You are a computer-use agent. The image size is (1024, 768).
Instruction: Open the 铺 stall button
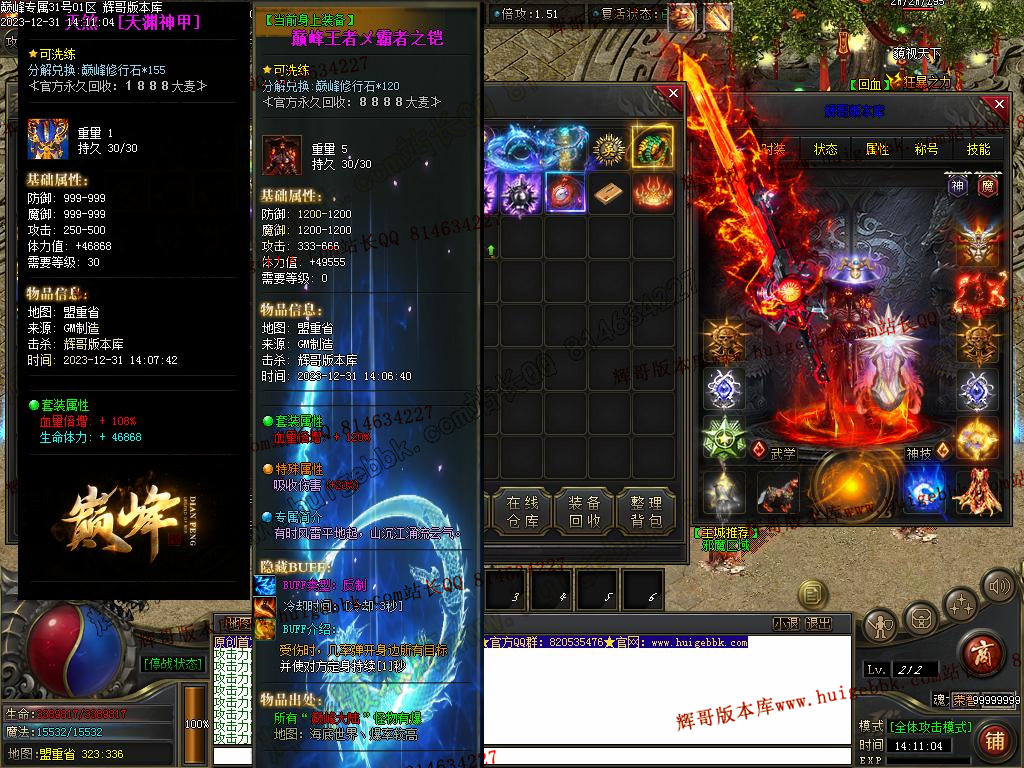(x=993, y=740)
